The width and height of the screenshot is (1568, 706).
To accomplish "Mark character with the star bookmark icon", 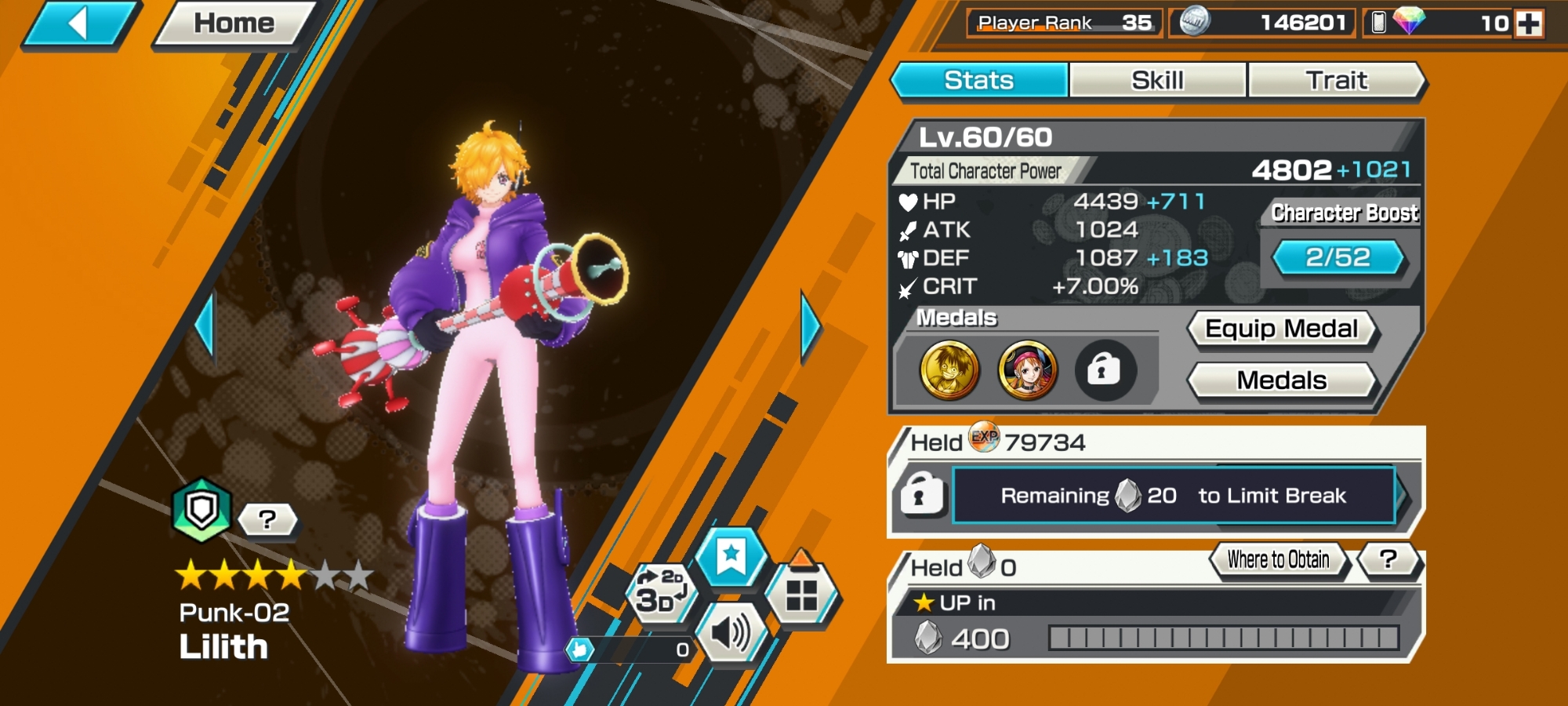I will [731, 555].
